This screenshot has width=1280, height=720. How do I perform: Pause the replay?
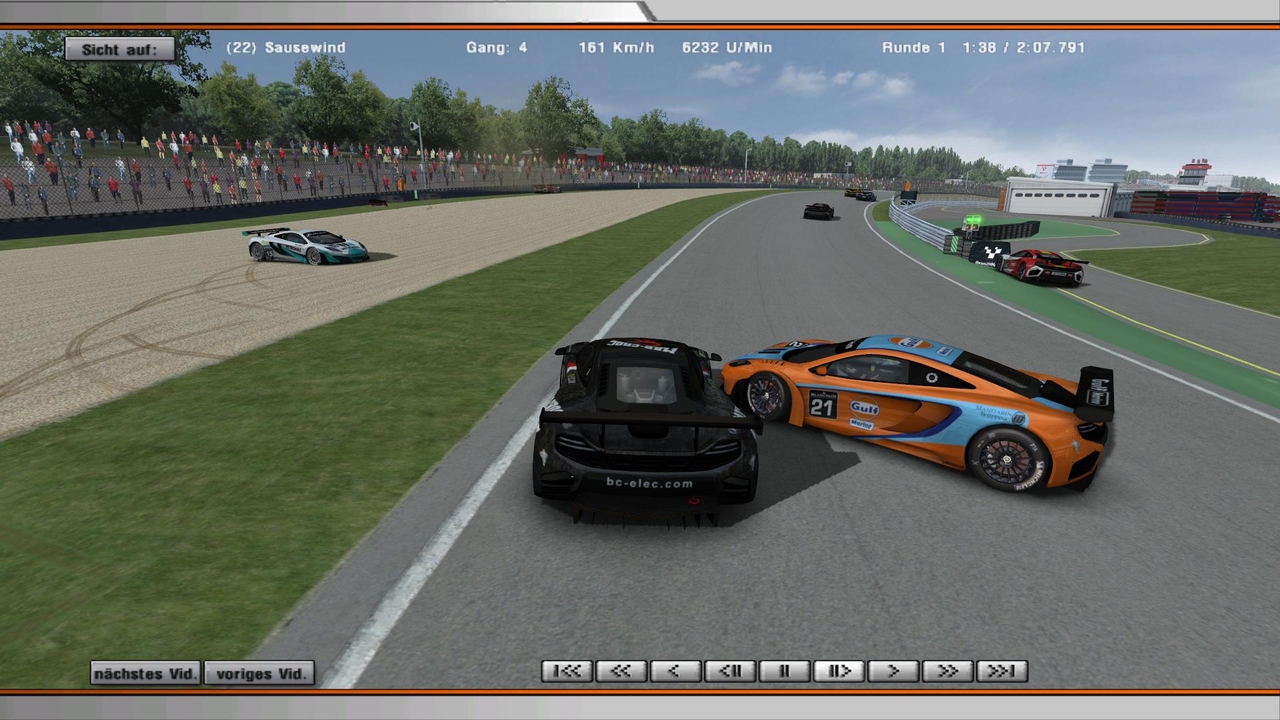pos(784,671)
